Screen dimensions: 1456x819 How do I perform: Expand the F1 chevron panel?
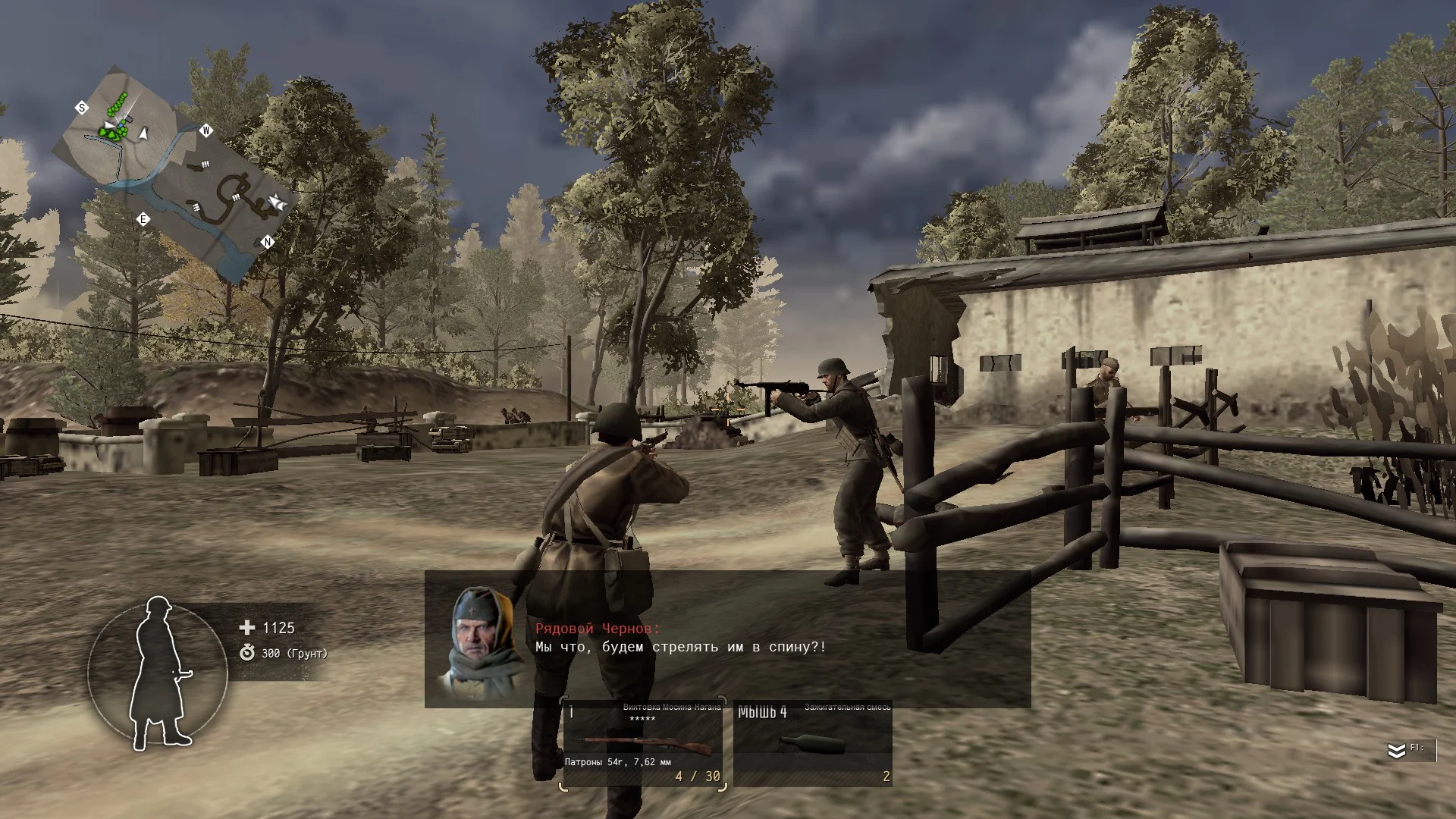[1397, 750]
